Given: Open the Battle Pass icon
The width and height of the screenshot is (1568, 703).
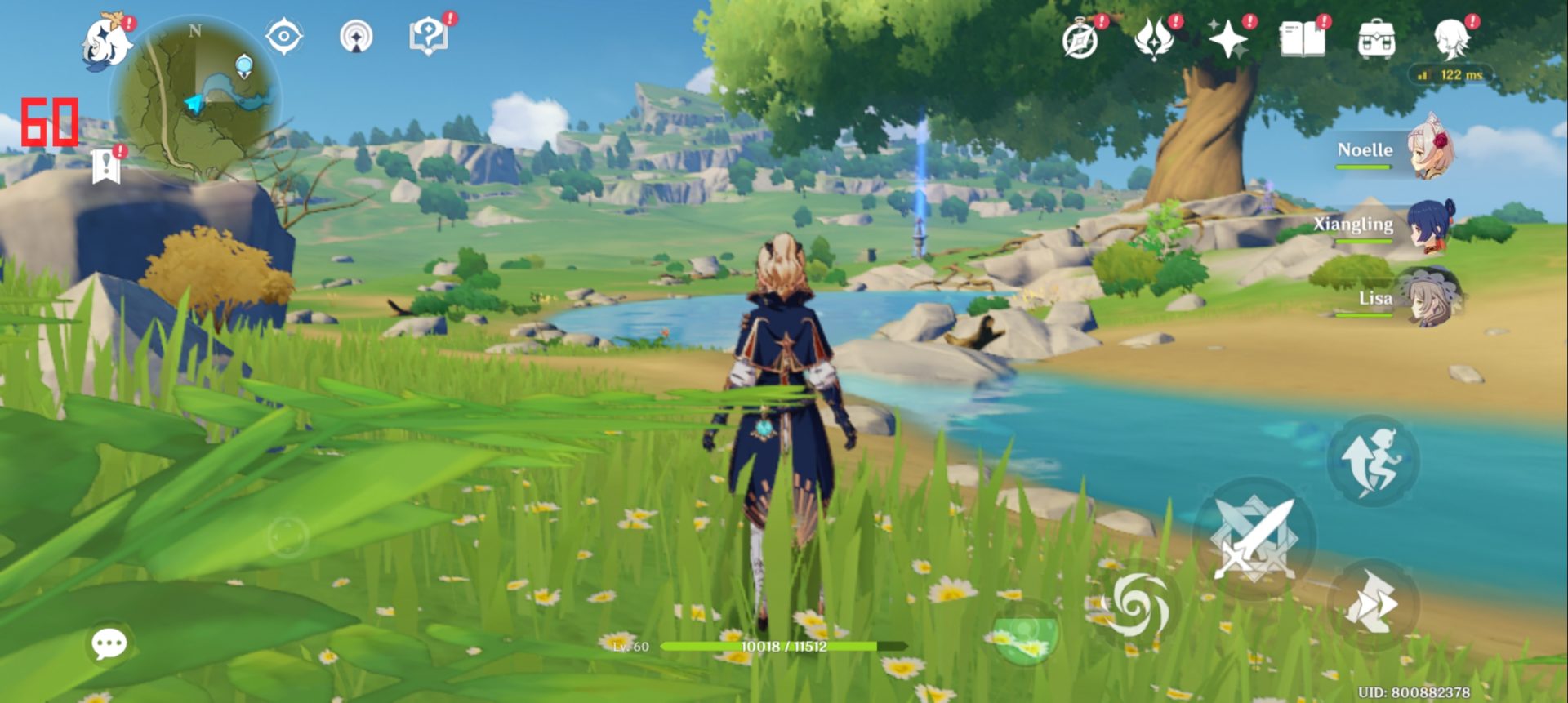Looking at the screenshot, I should pyautogui.click(x=1153, y=39).
